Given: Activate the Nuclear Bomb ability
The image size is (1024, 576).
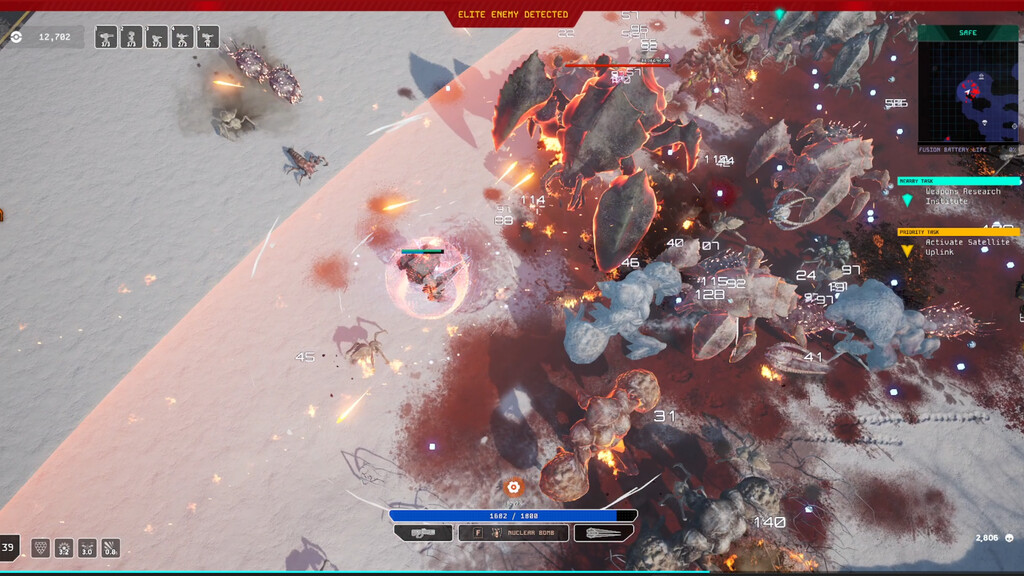Looking at the screenshot, I should tap(513, 533).
